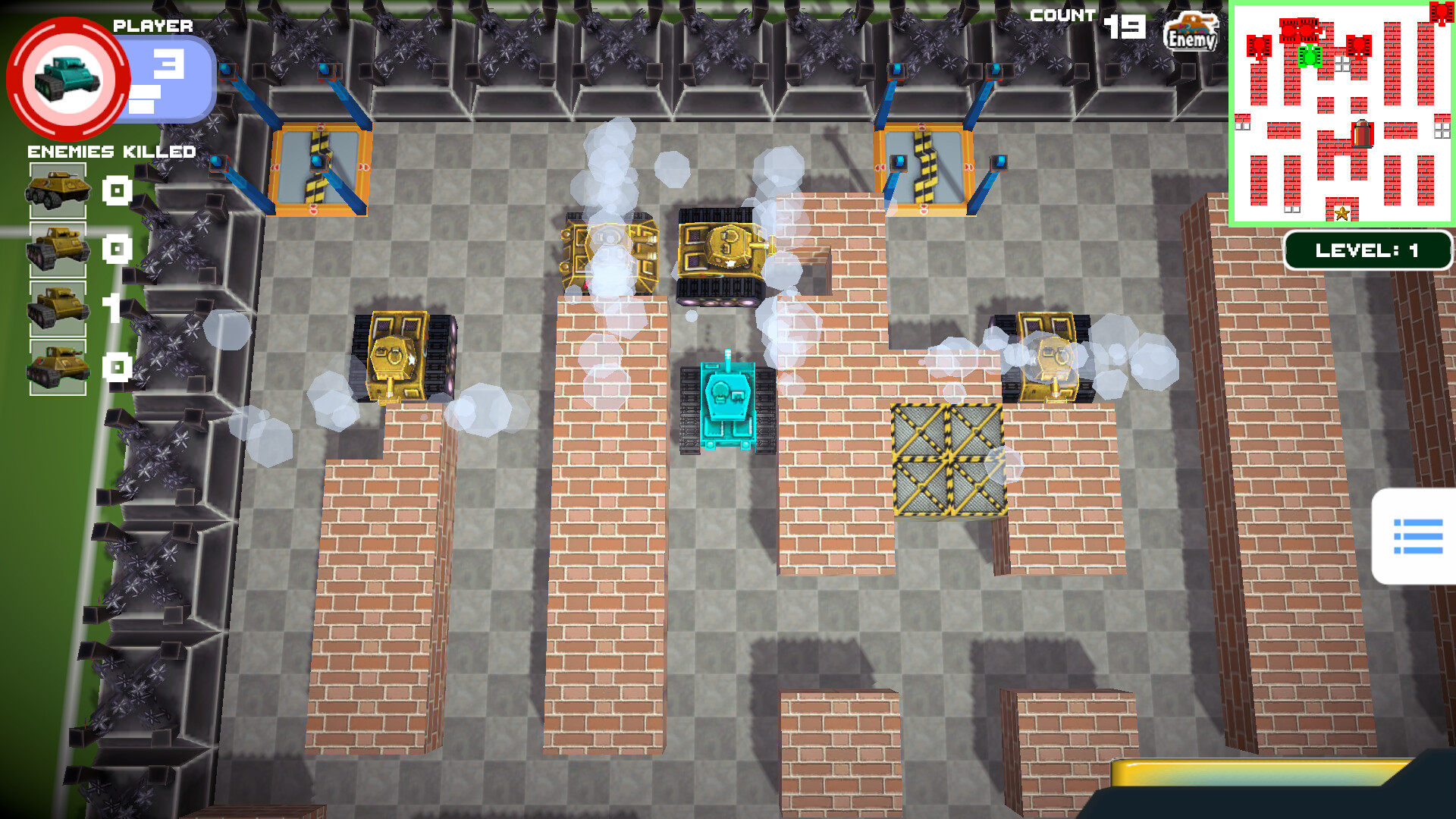Image resolution: width=1456 pixels, height=819 pixels.
Task: Open the minimap overview panel
Action: (1341, 114)
